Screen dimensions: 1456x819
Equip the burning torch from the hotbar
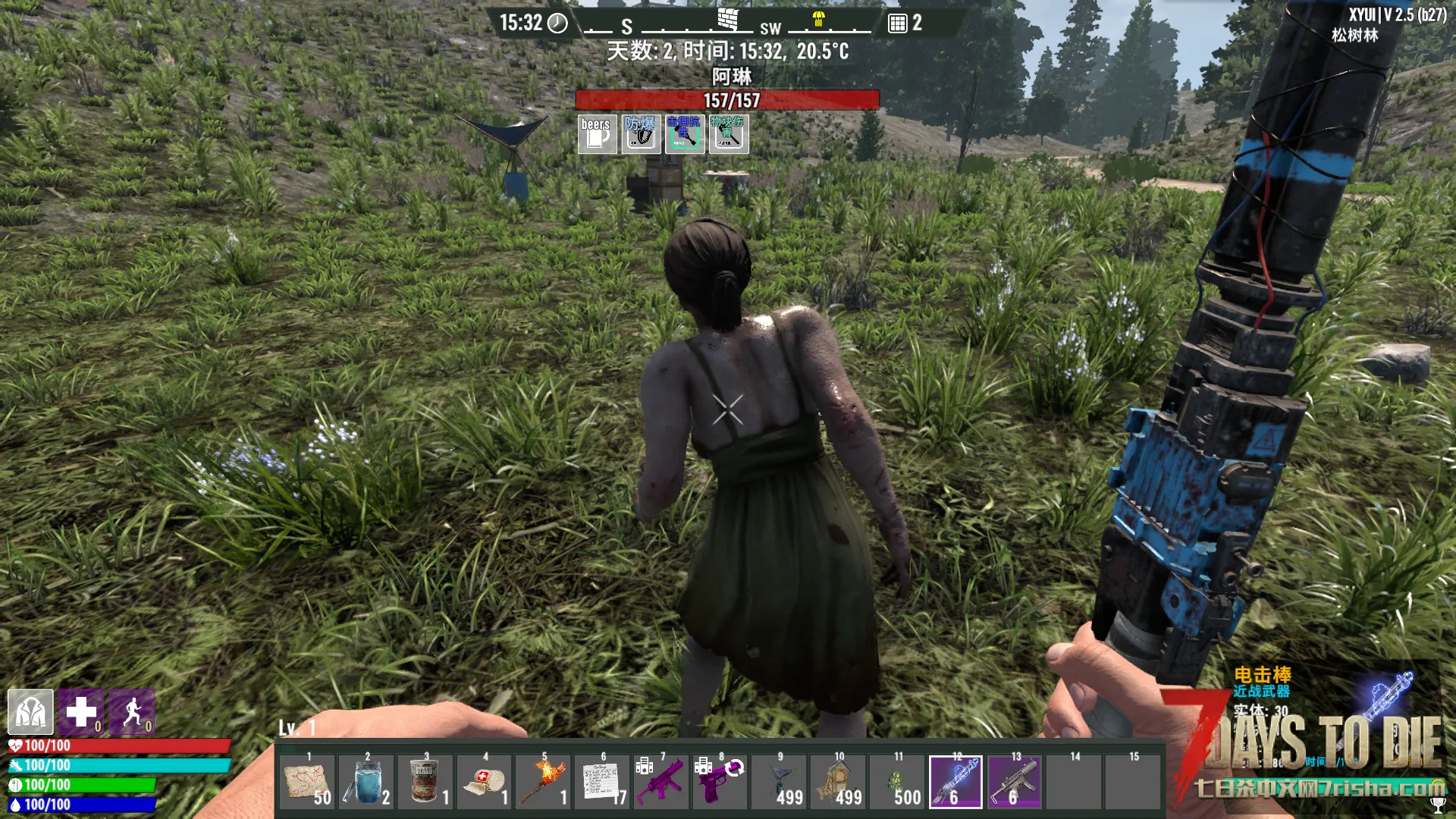pyautogui.click(x=544, y=782)
